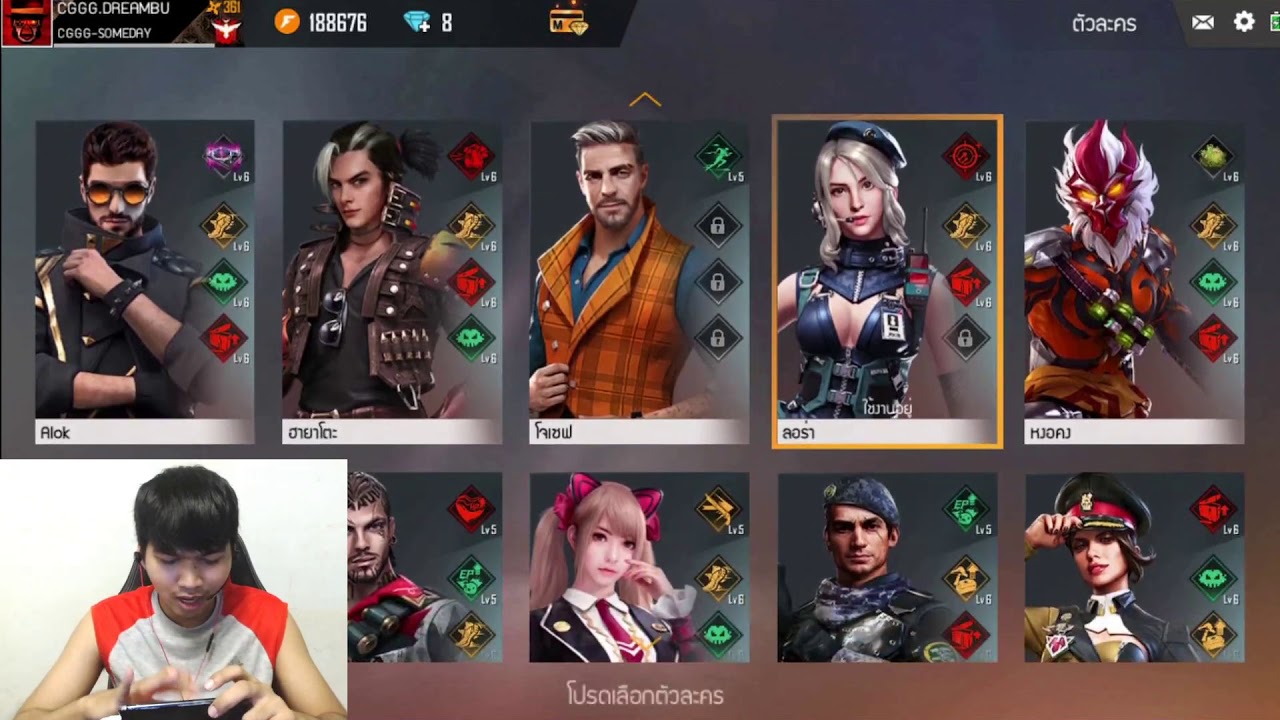Open the gold coin balance
The height and width of the screenshot is (720, 1280).
click(287, 22)
